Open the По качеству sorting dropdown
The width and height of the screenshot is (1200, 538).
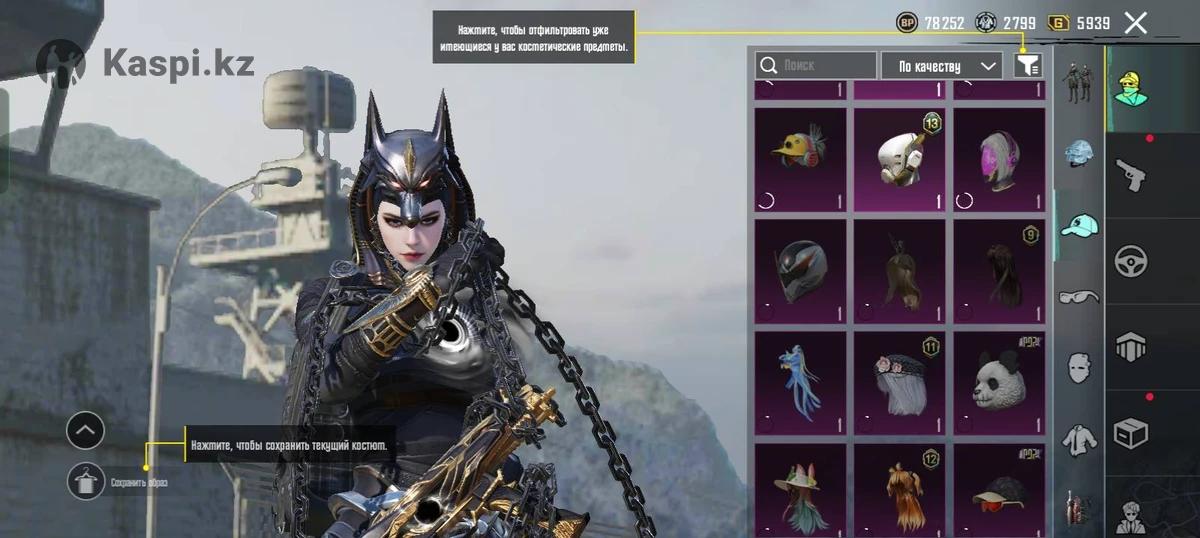click(942, 66)
